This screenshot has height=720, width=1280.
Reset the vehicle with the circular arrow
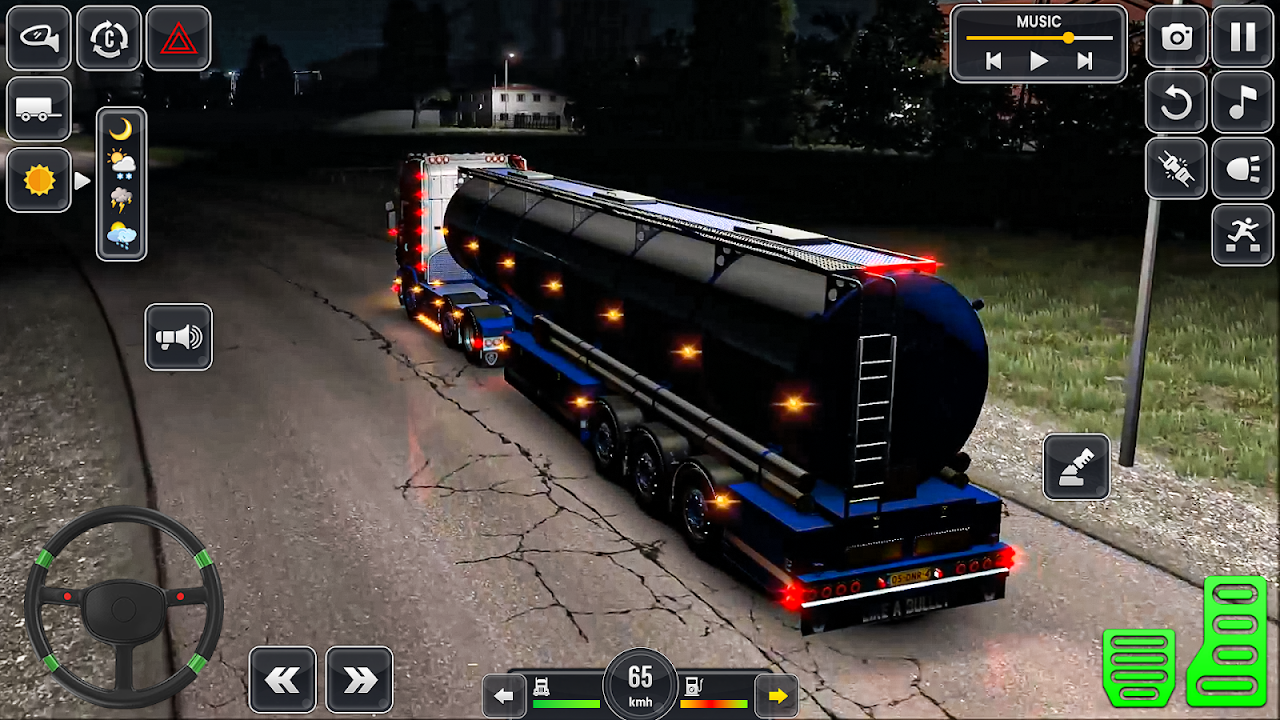(1176, 102)
